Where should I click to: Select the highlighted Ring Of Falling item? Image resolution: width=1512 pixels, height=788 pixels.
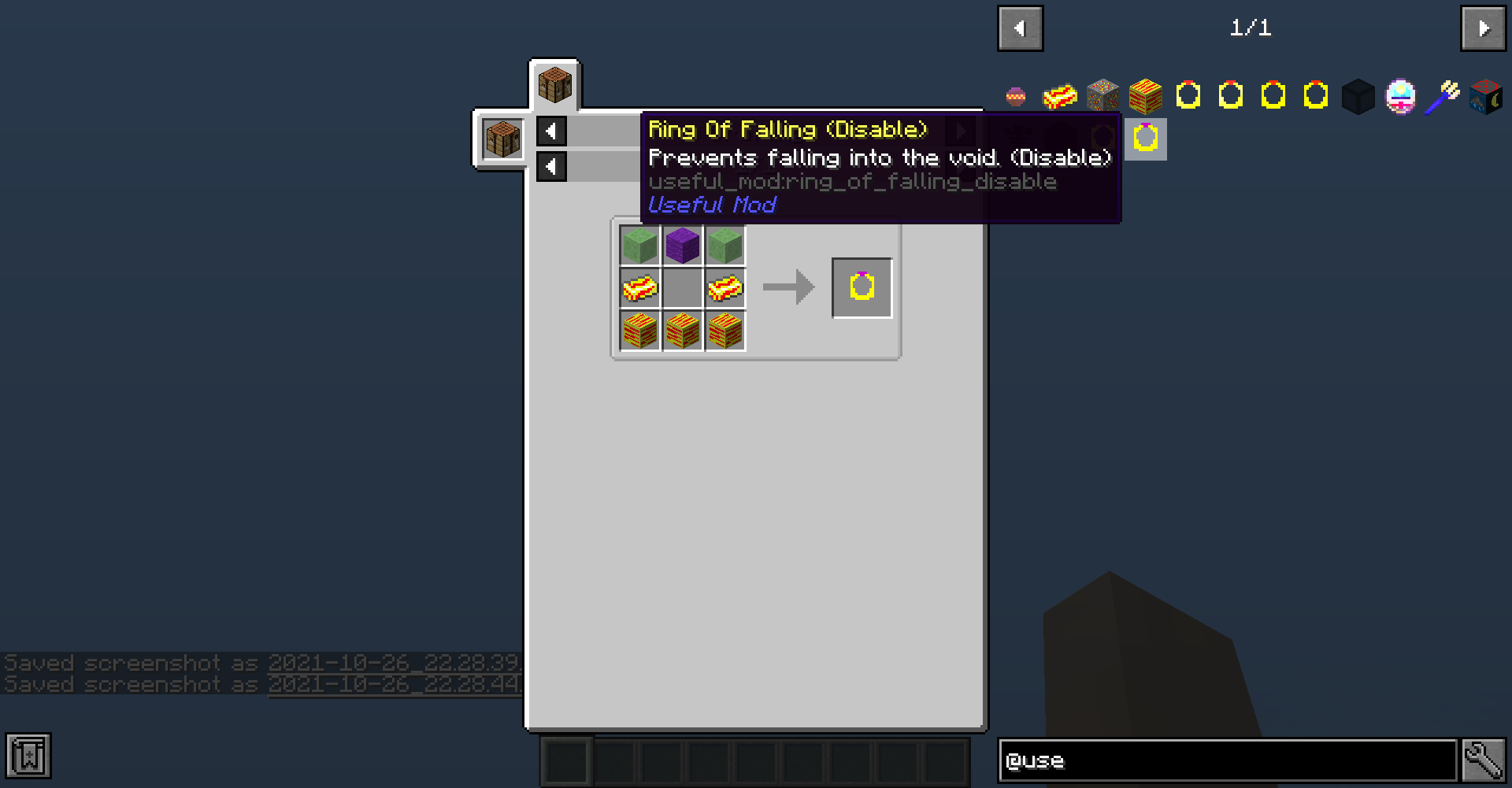pos(1145,139)
